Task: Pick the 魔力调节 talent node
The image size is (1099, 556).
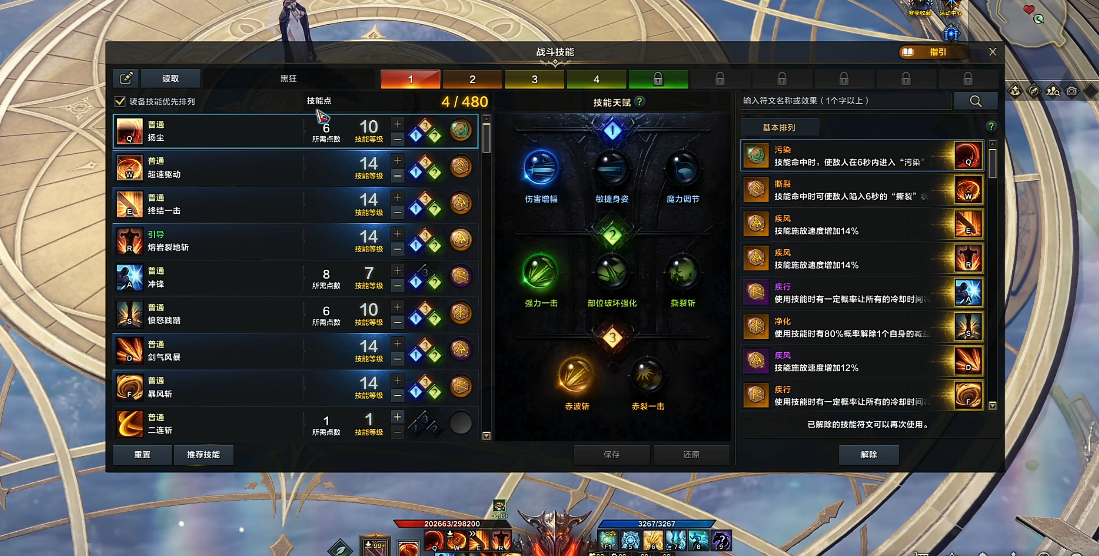Action: (x=682, y=170)
